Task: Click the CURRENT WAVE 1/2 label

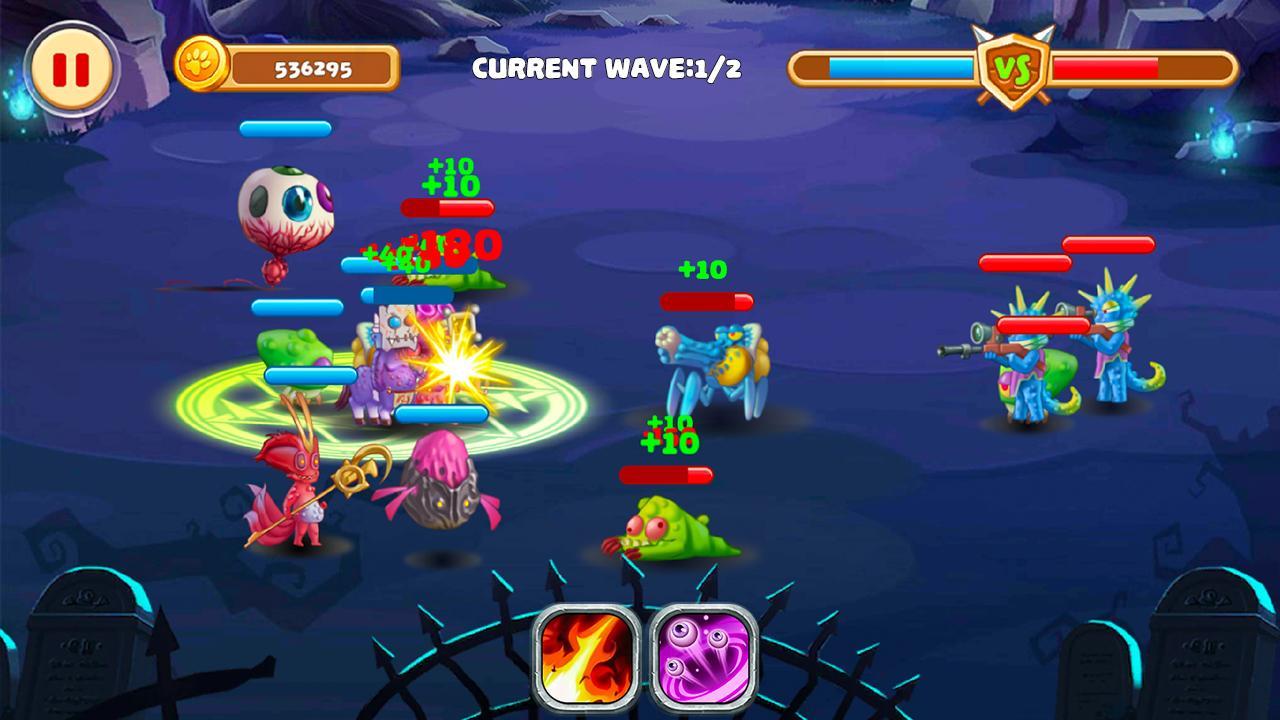Action: 609,68
